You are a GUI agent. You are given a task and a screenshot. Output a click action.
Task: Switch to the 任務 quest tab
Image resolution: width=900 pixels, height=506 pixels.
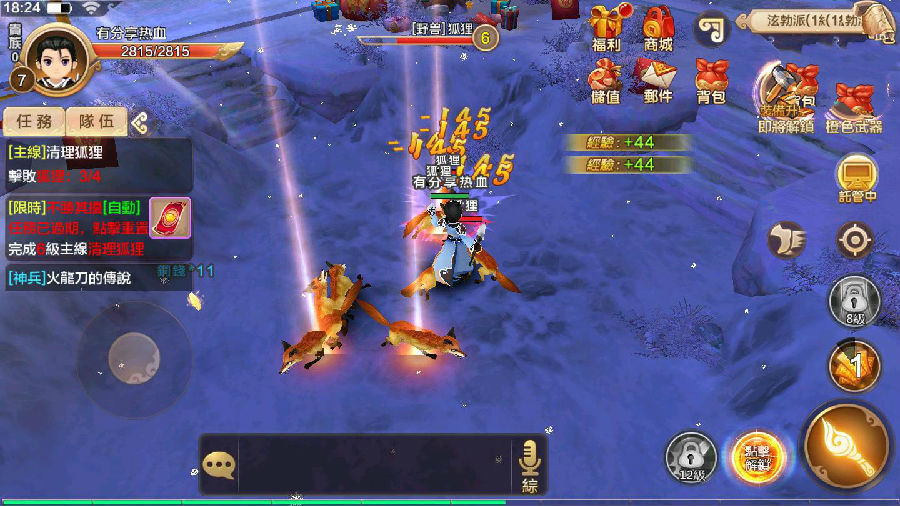pyautogui.click(x=34, y=122)
